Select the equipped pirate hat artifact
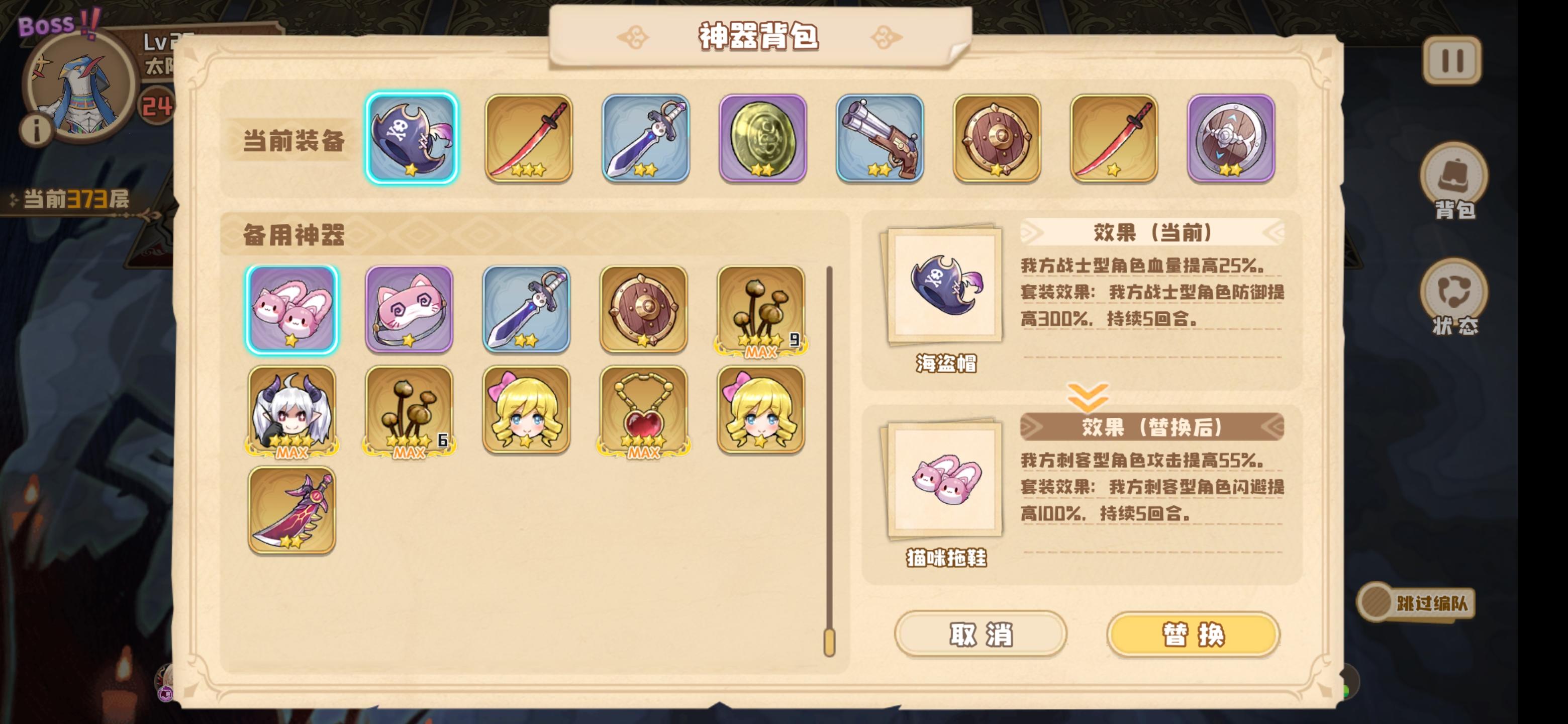This screenshot has width=1568, height=724. (412, 138)
